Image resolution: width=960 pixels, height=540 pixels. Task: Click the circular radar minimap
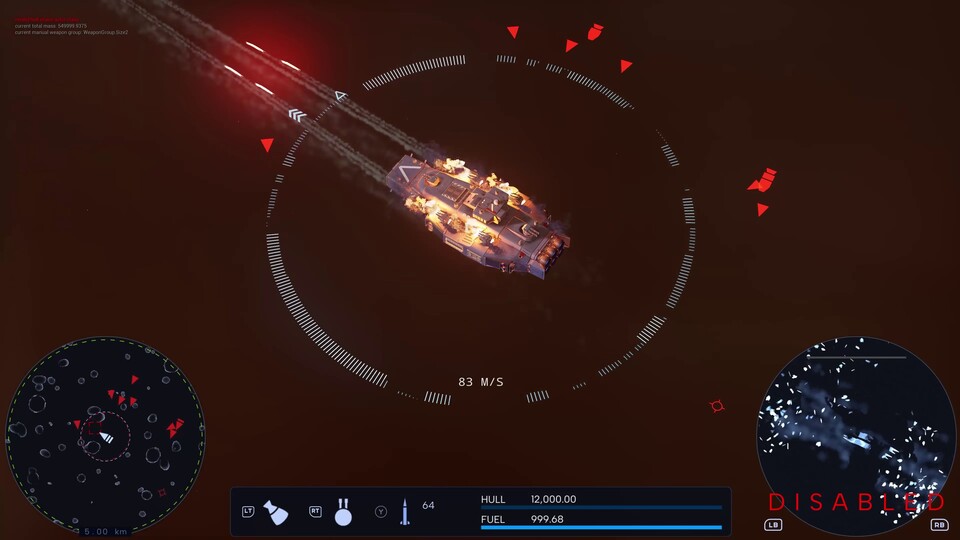pyautogui.click(x=105, y=436)
